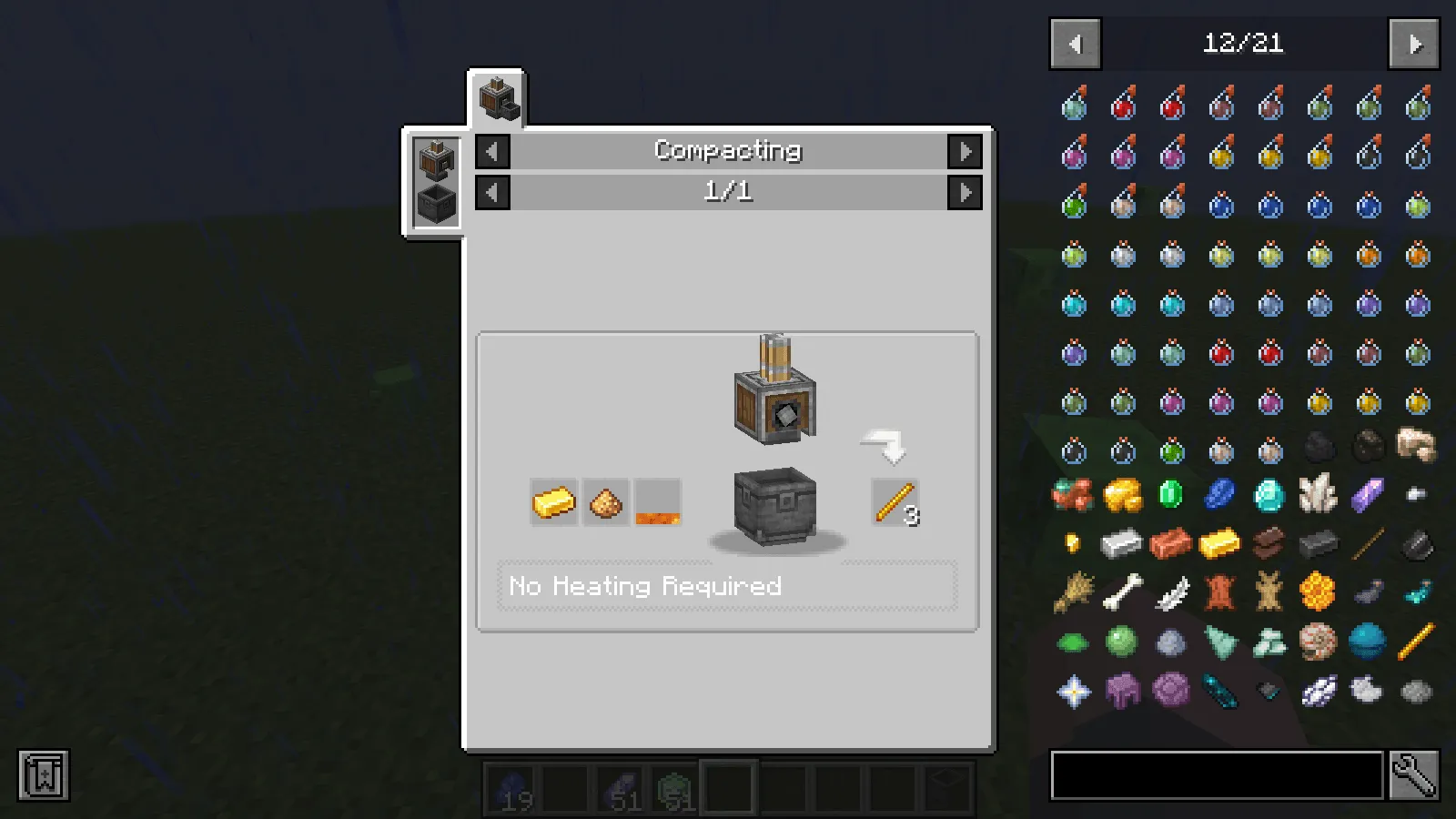Screen dimensions: 1456x819
Task: Click the cauldron shown in the recipe
Action: [x=774, y=505]
